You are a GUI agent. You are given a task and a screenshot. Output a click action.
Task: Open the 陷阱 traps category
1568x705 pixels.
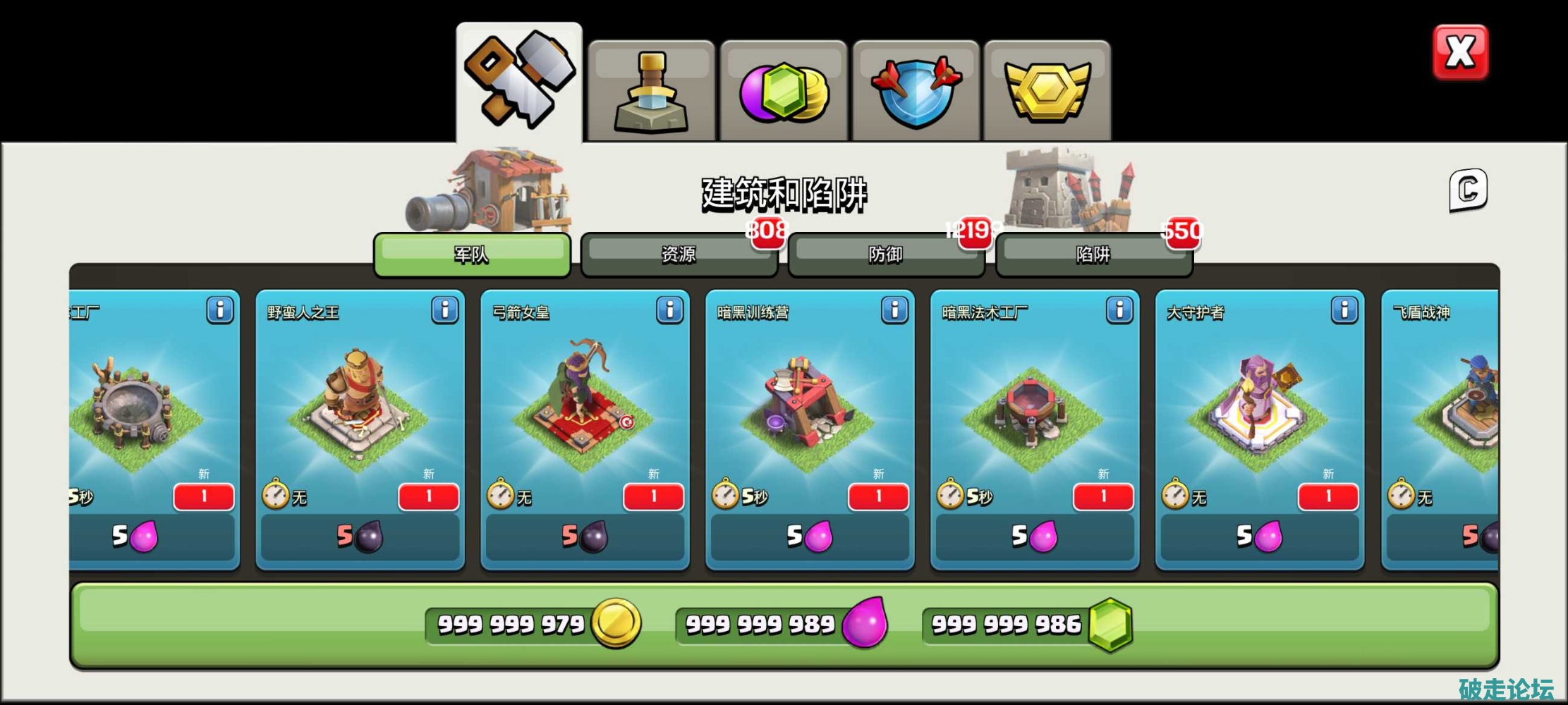pos(1093,255)
